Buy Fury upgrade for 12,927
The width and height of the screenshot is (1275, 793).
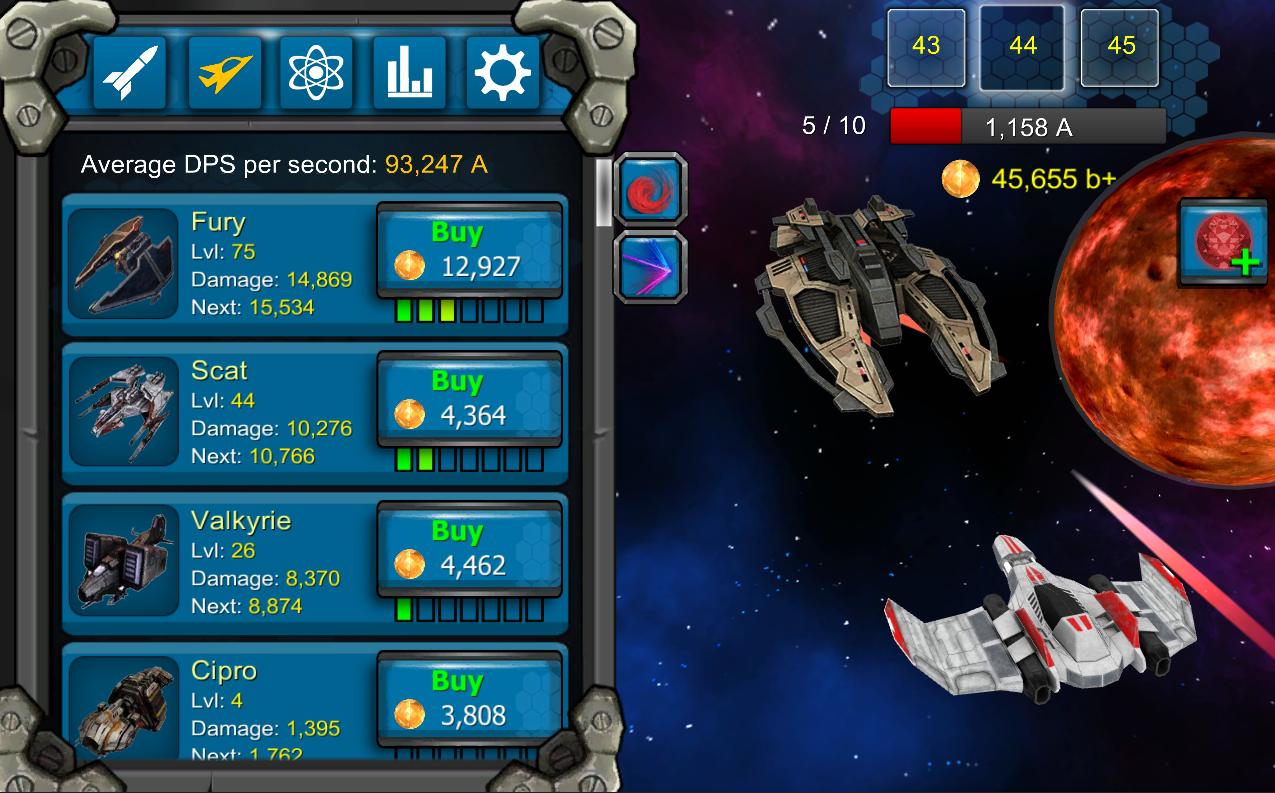pyautogui.click(x=469, y=250)
